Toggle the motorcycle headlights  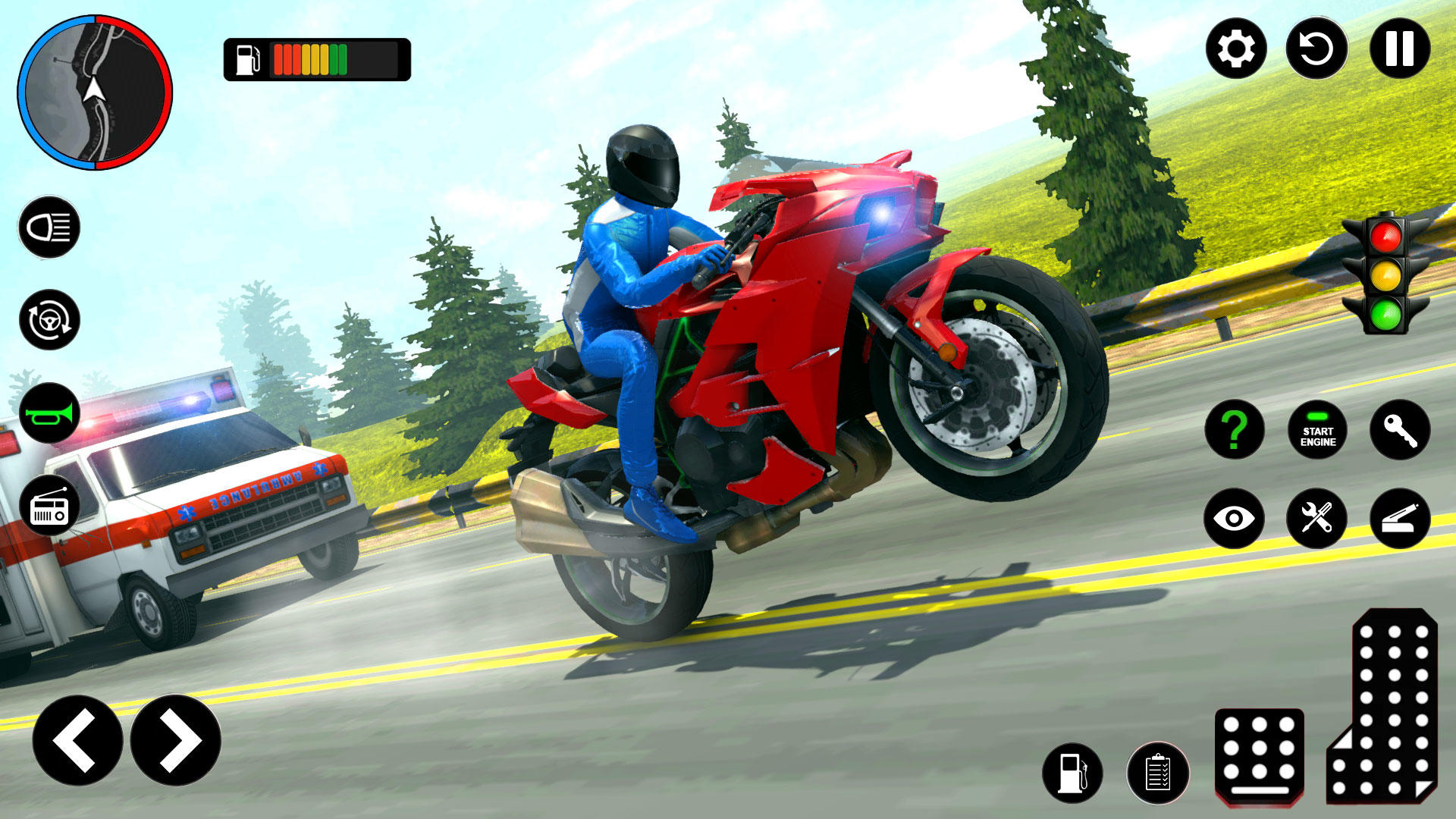(x=49, y=226)
